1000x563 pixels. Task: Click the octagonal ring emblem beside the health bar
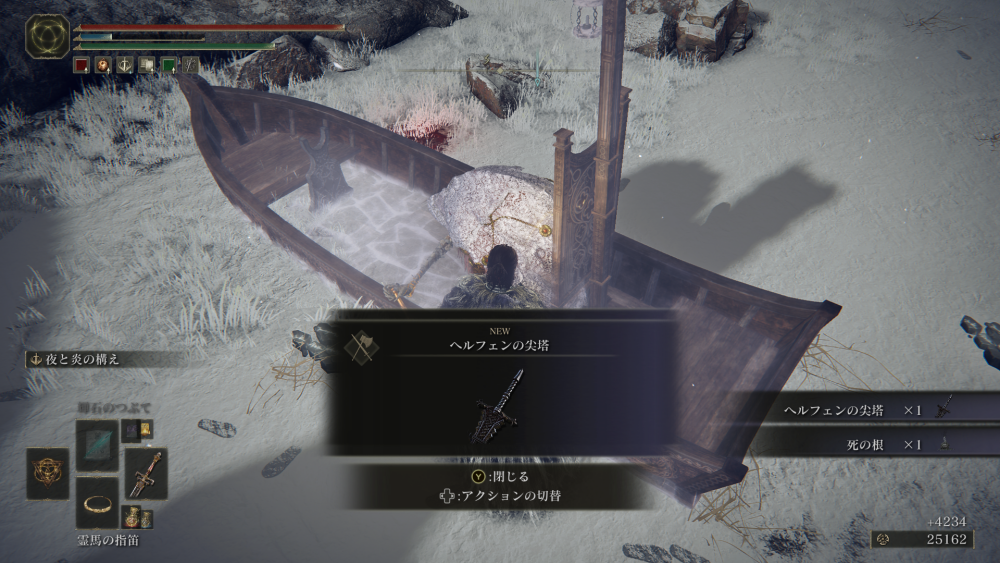click(x=47, y=35)
